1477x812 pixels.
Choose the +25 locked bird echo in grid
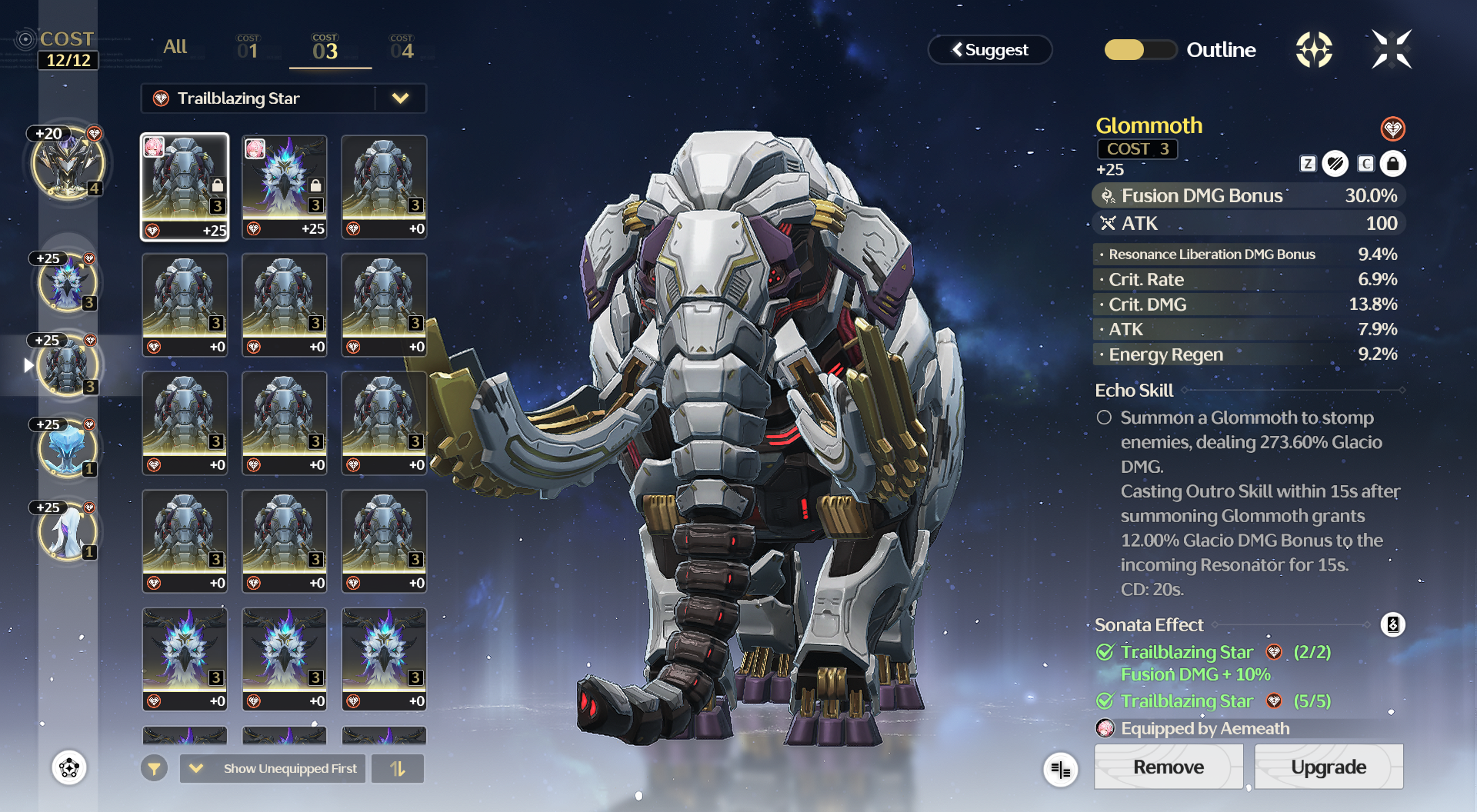click(x=285, y=187)
